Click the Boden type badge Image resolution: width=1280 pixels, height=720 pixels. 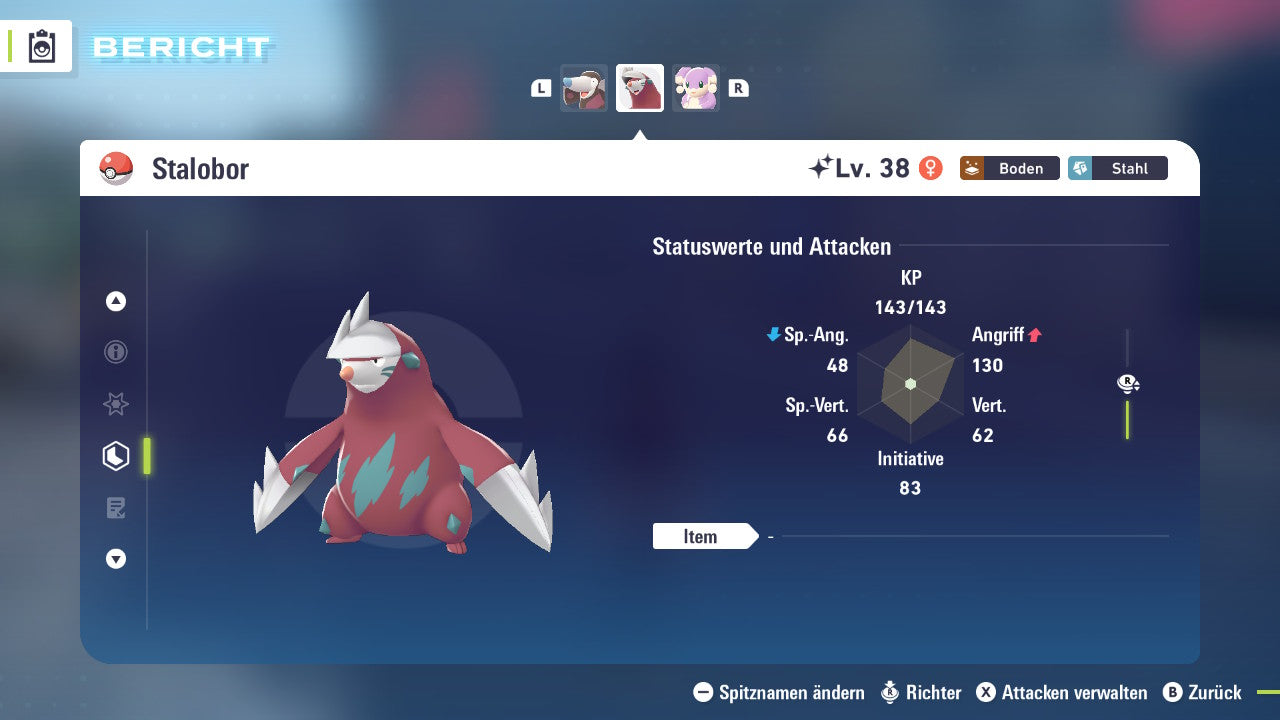click(1009, 168)
